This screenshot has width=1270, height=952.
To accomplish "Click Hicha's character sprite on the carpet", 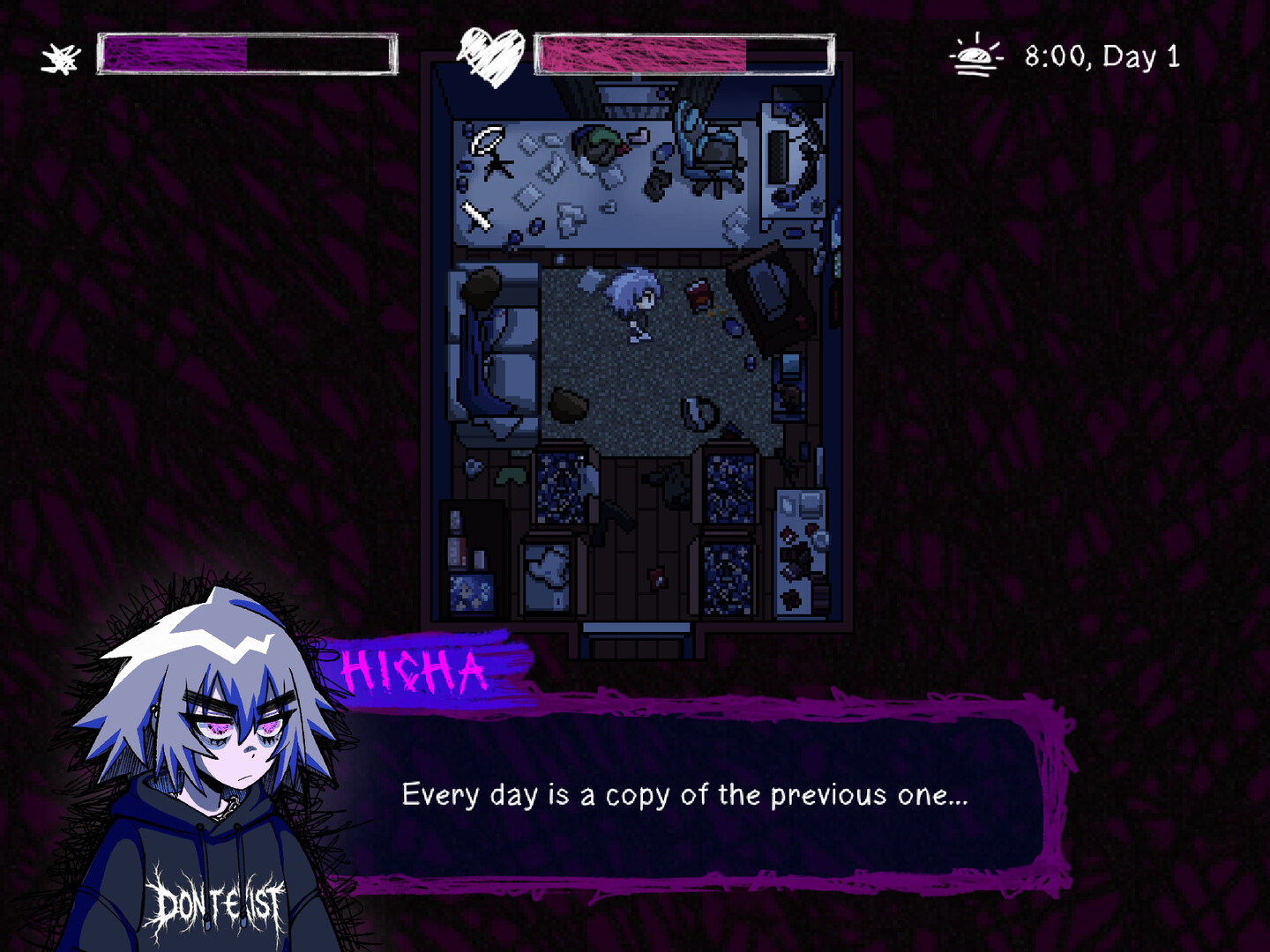I will 637,304.
